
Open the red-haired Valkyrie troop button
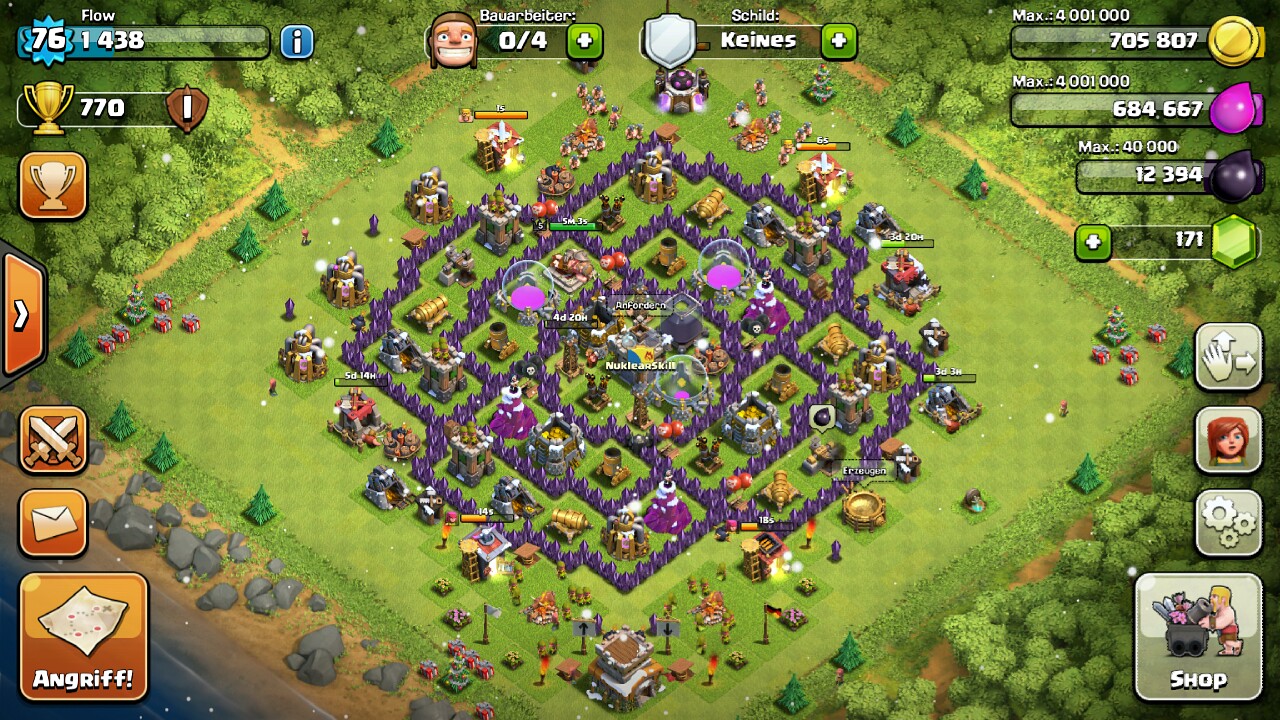[x=1229, y=440]
